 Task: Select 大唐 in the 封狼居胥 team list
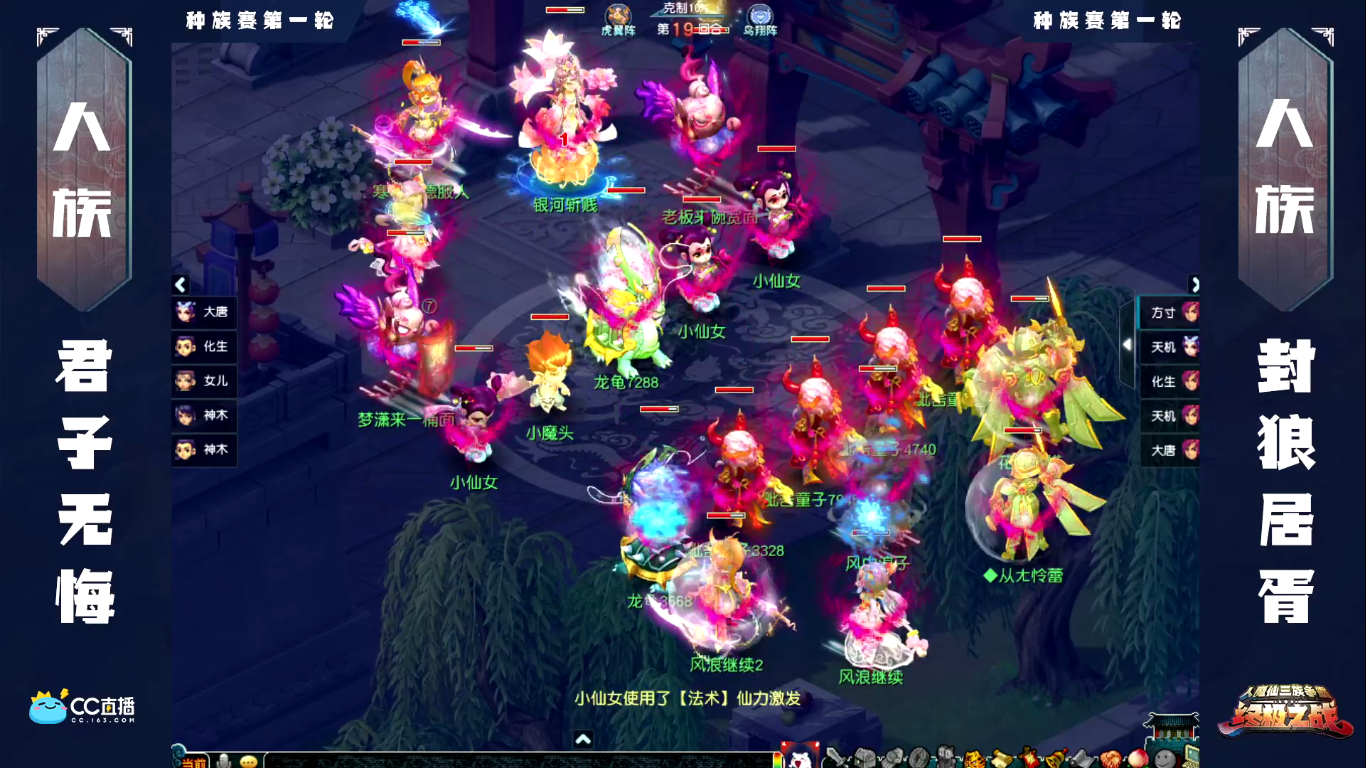[1170, 450]
